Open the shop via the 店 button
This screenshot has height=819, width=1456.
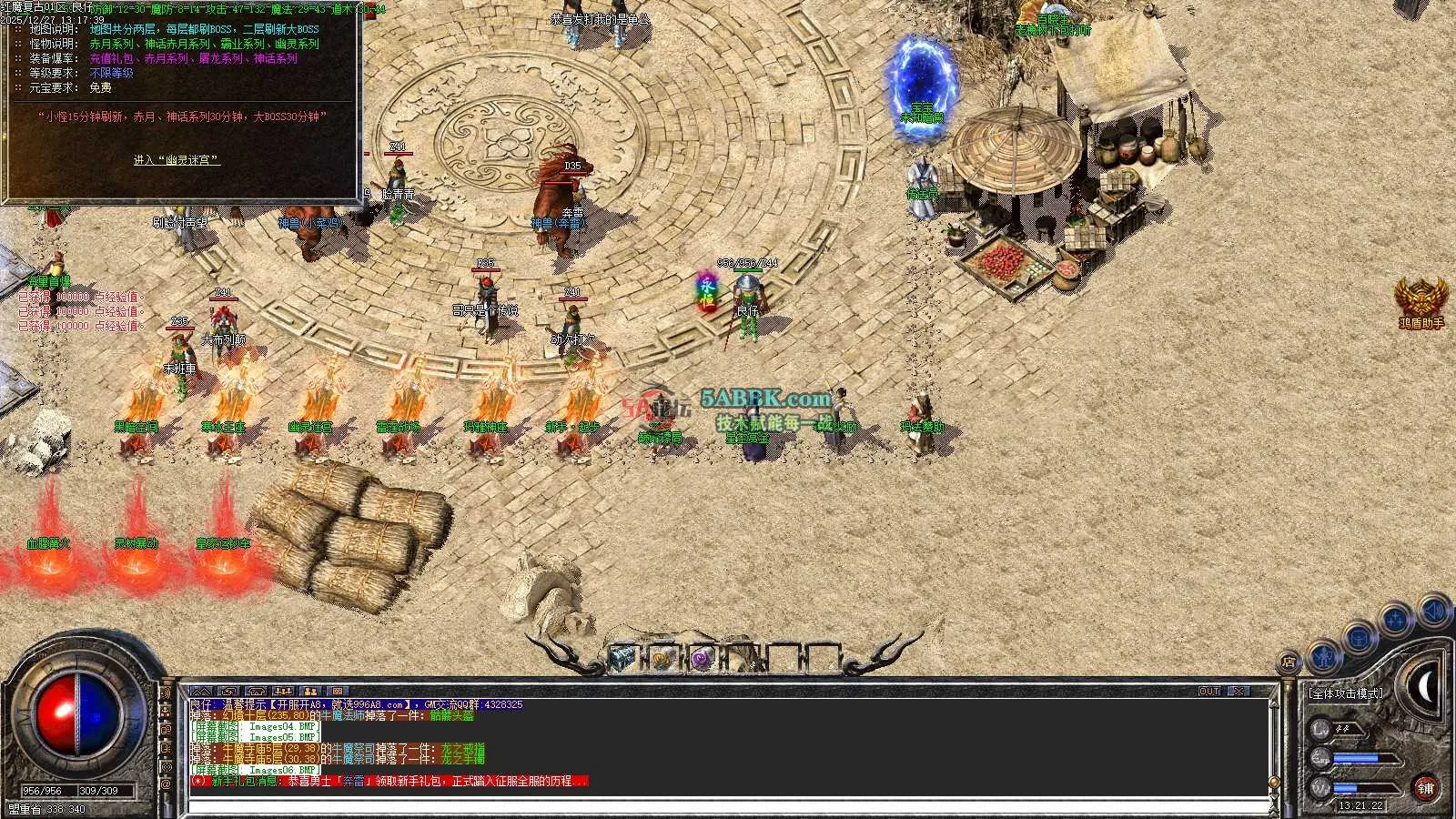[1289, 662]
